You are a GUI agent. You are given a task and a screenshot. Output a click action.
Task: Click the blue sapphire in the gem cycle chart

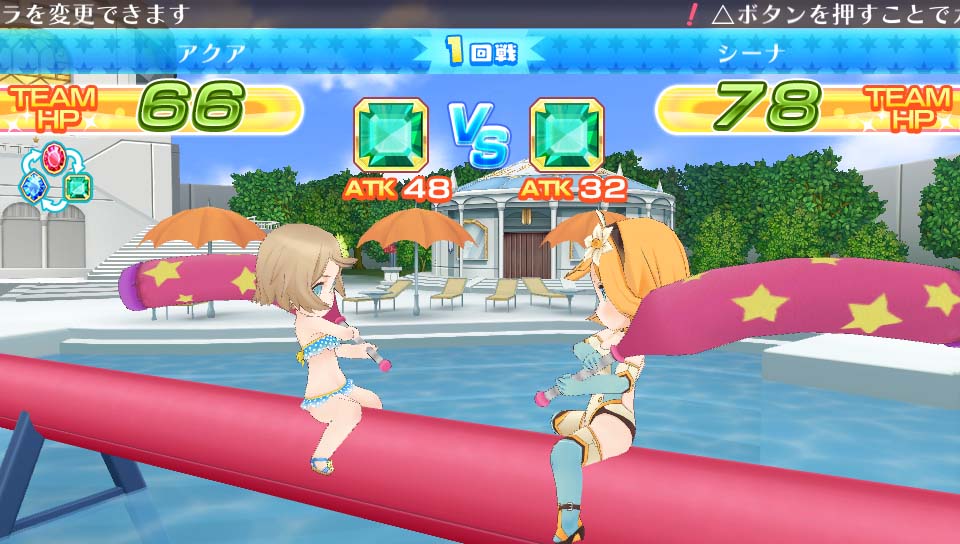[x=34, y=186]
